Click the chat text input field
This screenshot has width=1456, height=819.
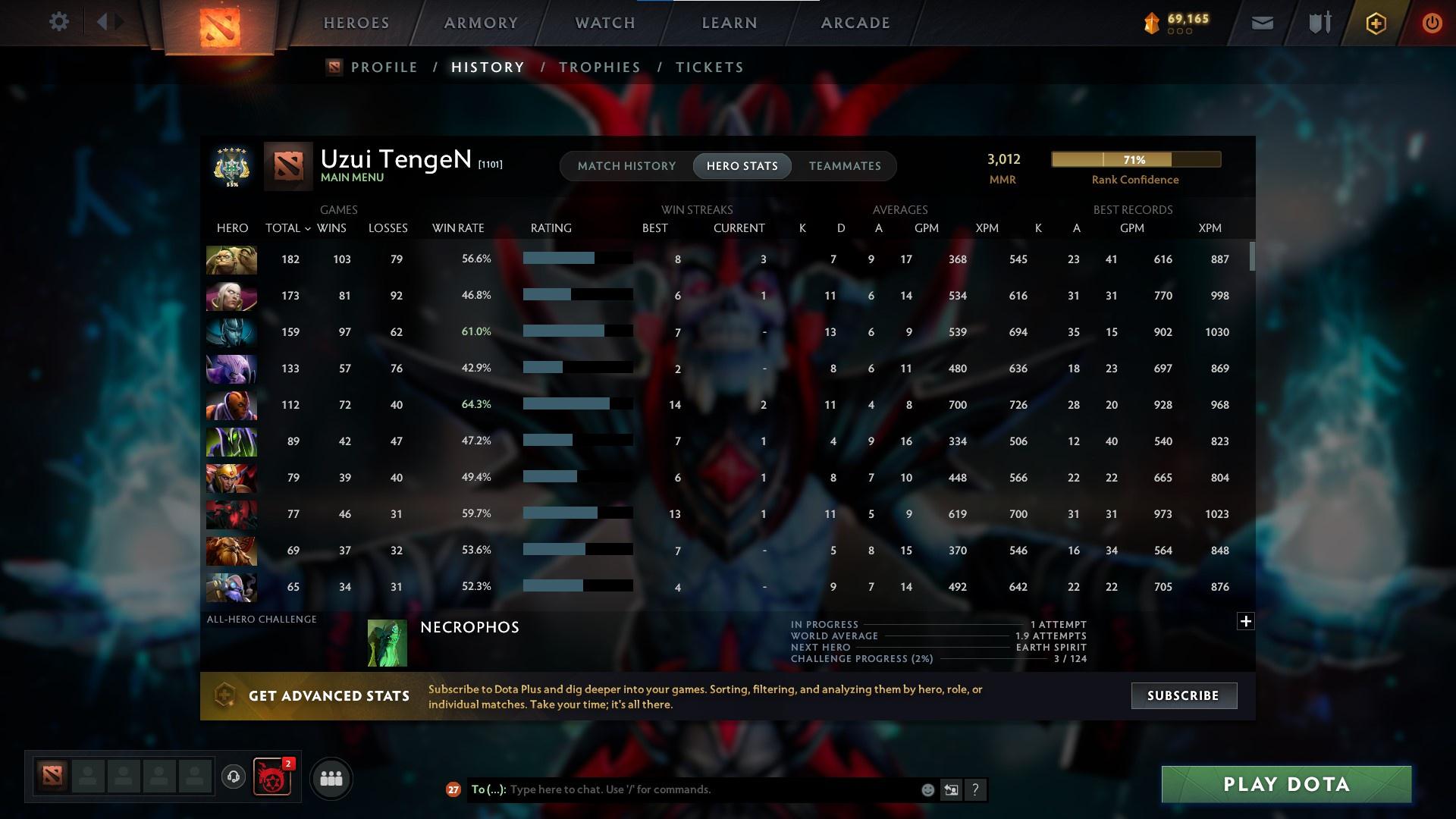pos(682,789)
